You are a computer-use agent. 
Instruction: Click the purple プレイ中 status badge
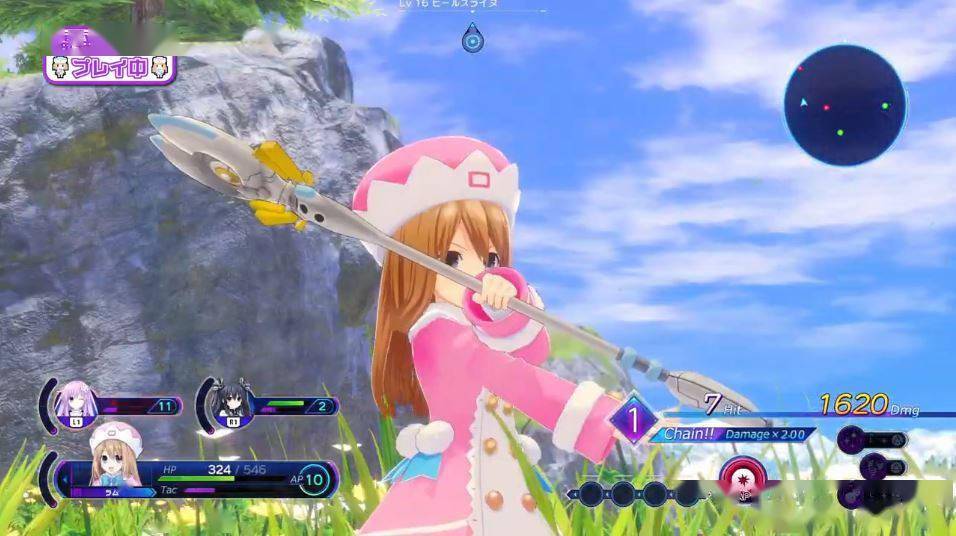coord(110,69)
